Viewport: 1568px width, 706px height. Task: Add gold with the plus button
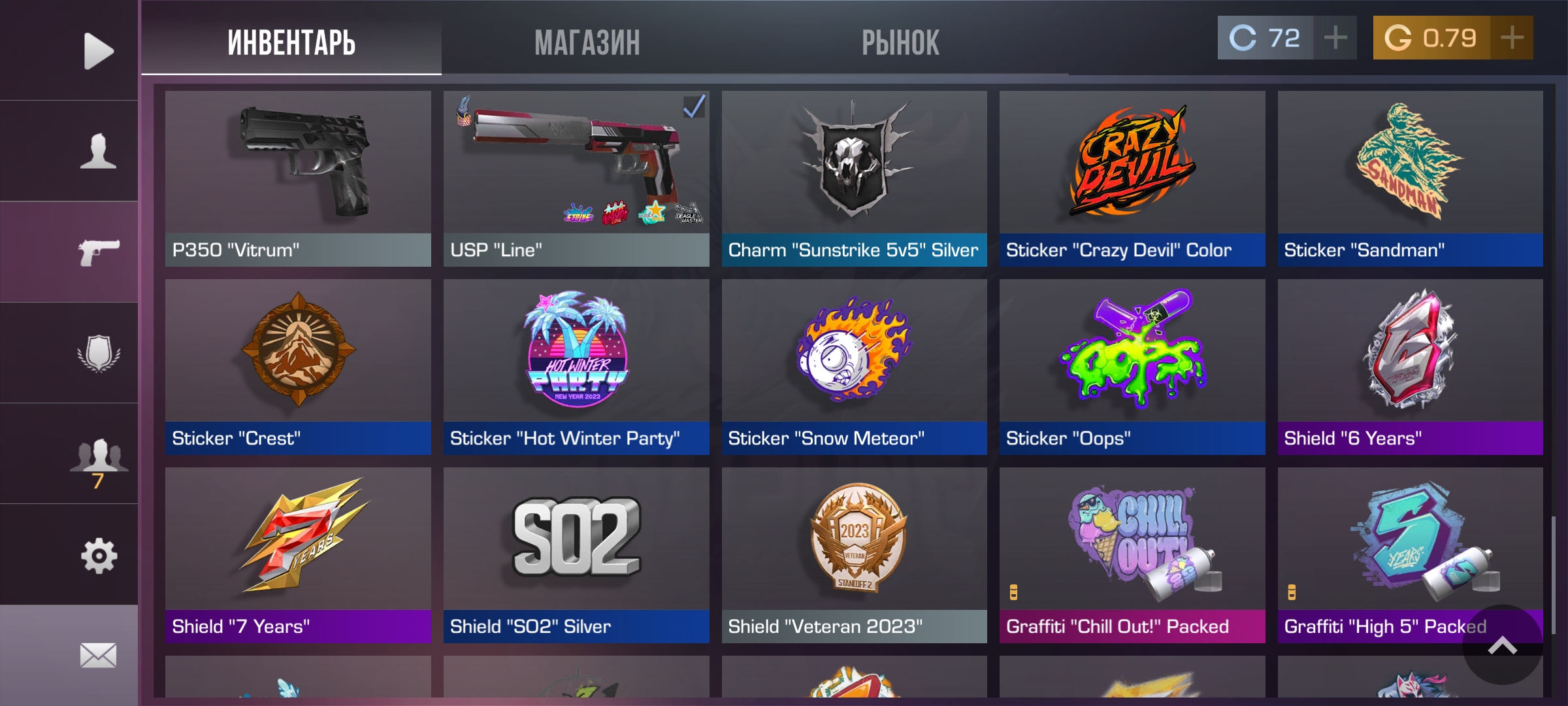pyautogui.click(x=1512, y=38)
